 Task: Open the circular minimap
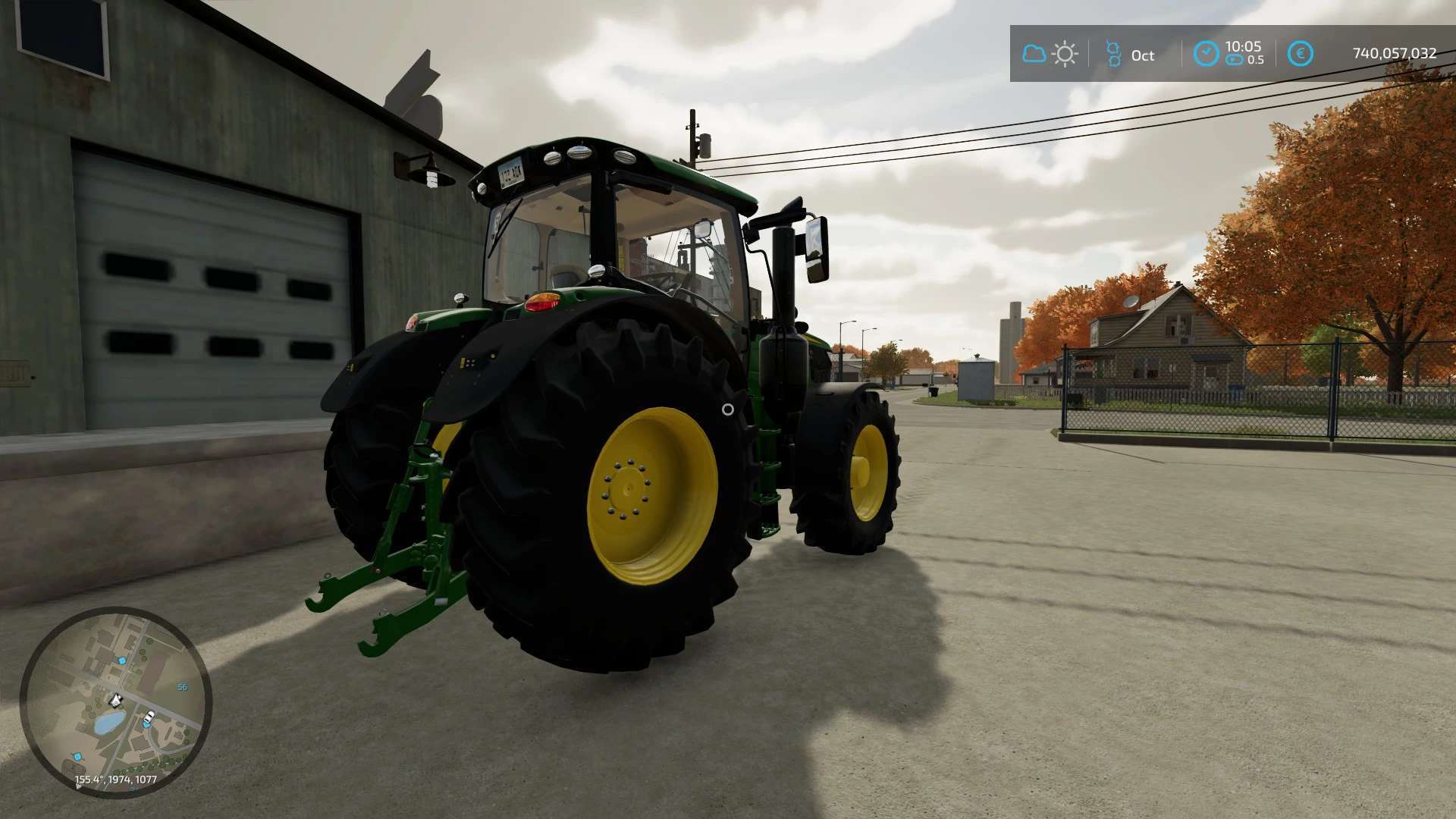click(115, 701)
